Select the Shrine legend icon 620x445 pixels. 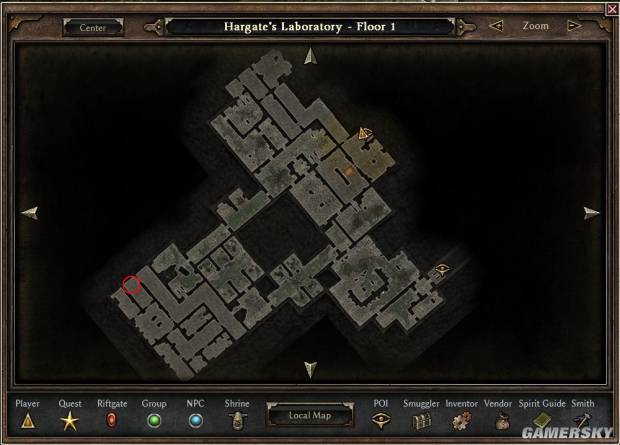[237, 421]
